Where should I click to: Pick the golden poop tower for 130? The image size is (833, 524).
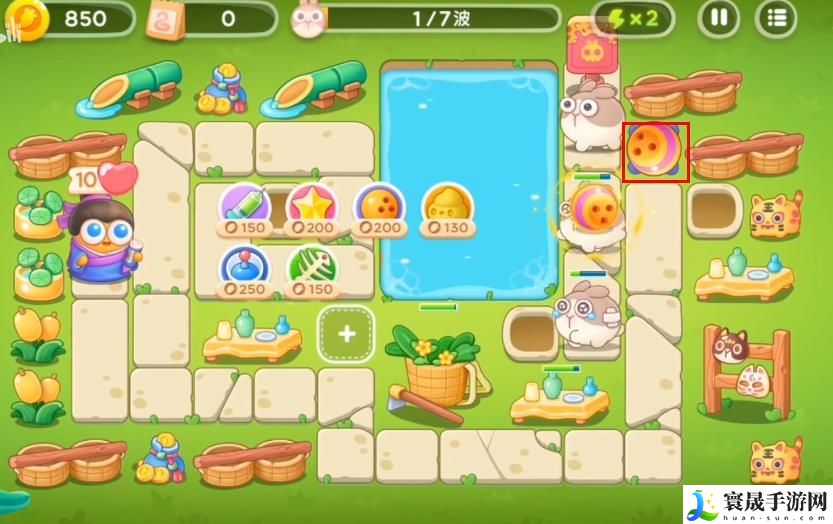tap(447, 207)
